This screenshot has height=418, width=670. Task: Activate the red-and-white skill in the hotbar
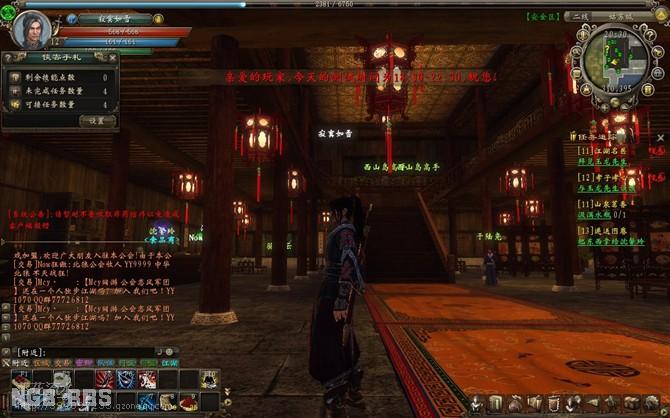coord(147,378)
